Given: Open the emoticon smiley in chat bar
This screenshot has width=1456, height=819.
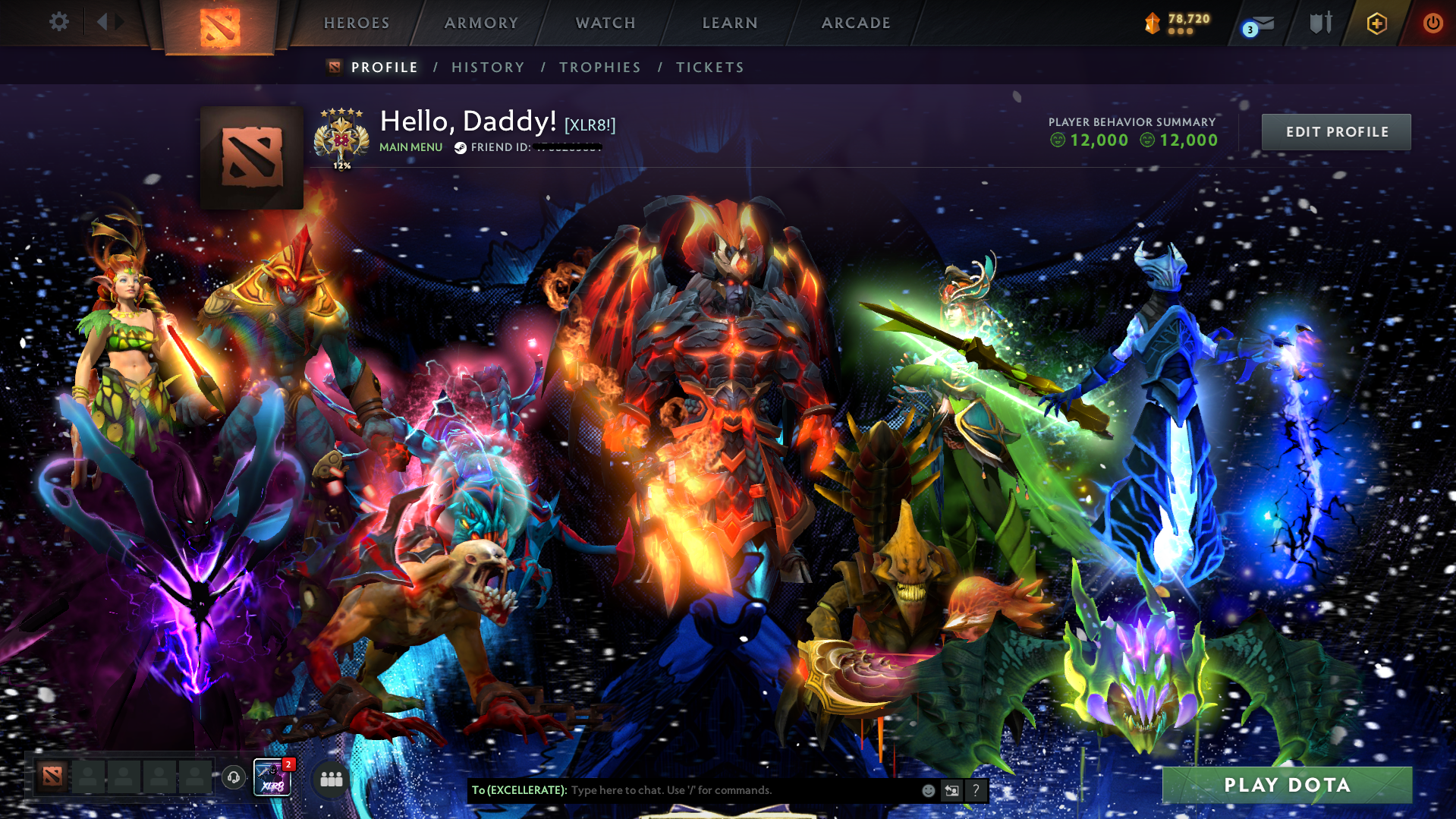Looking at the screenshot, I should tap(927, 790).
